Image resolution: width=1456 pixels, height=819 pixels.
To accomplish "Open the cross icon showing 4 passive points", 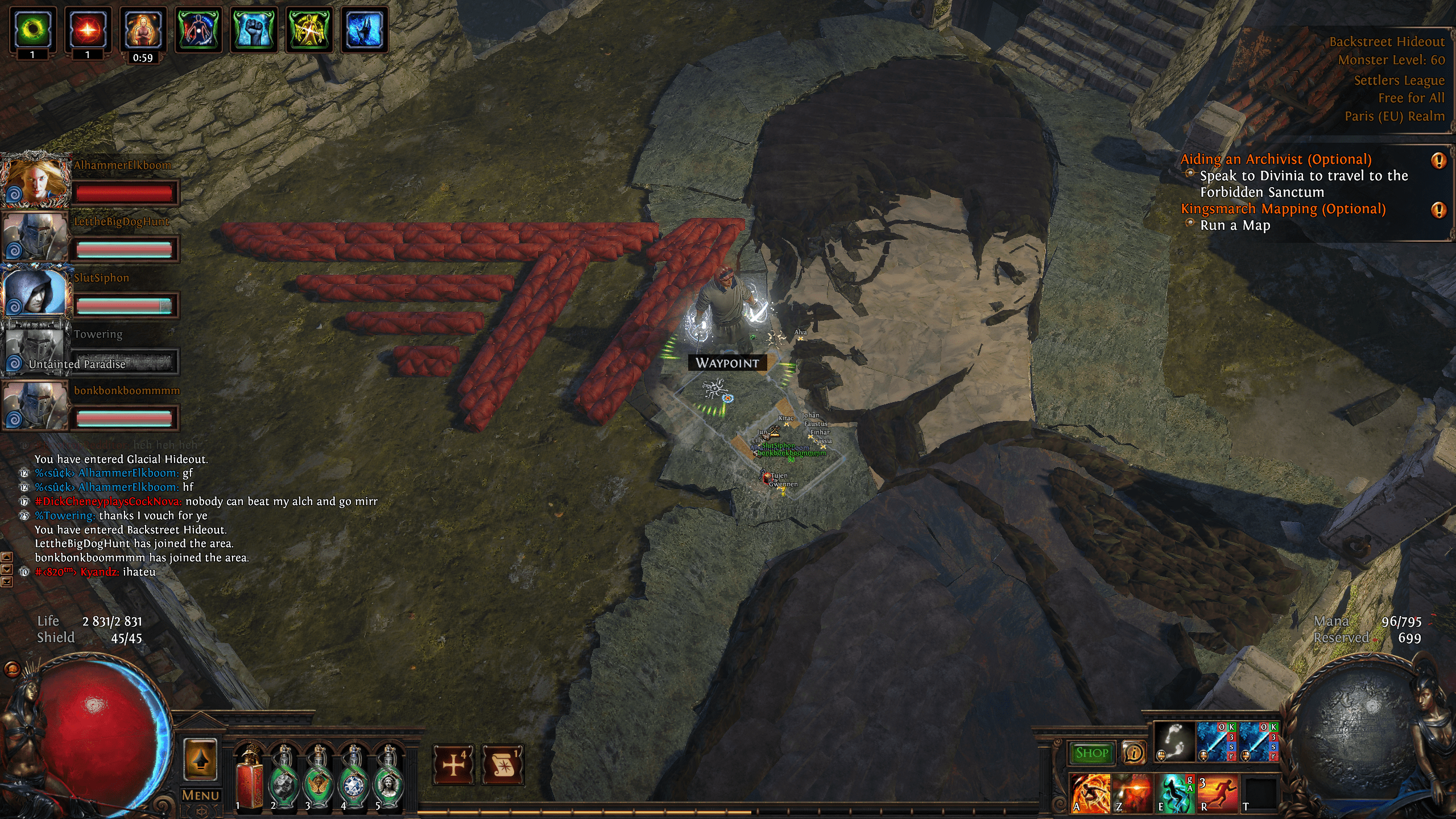I will 453,764.
